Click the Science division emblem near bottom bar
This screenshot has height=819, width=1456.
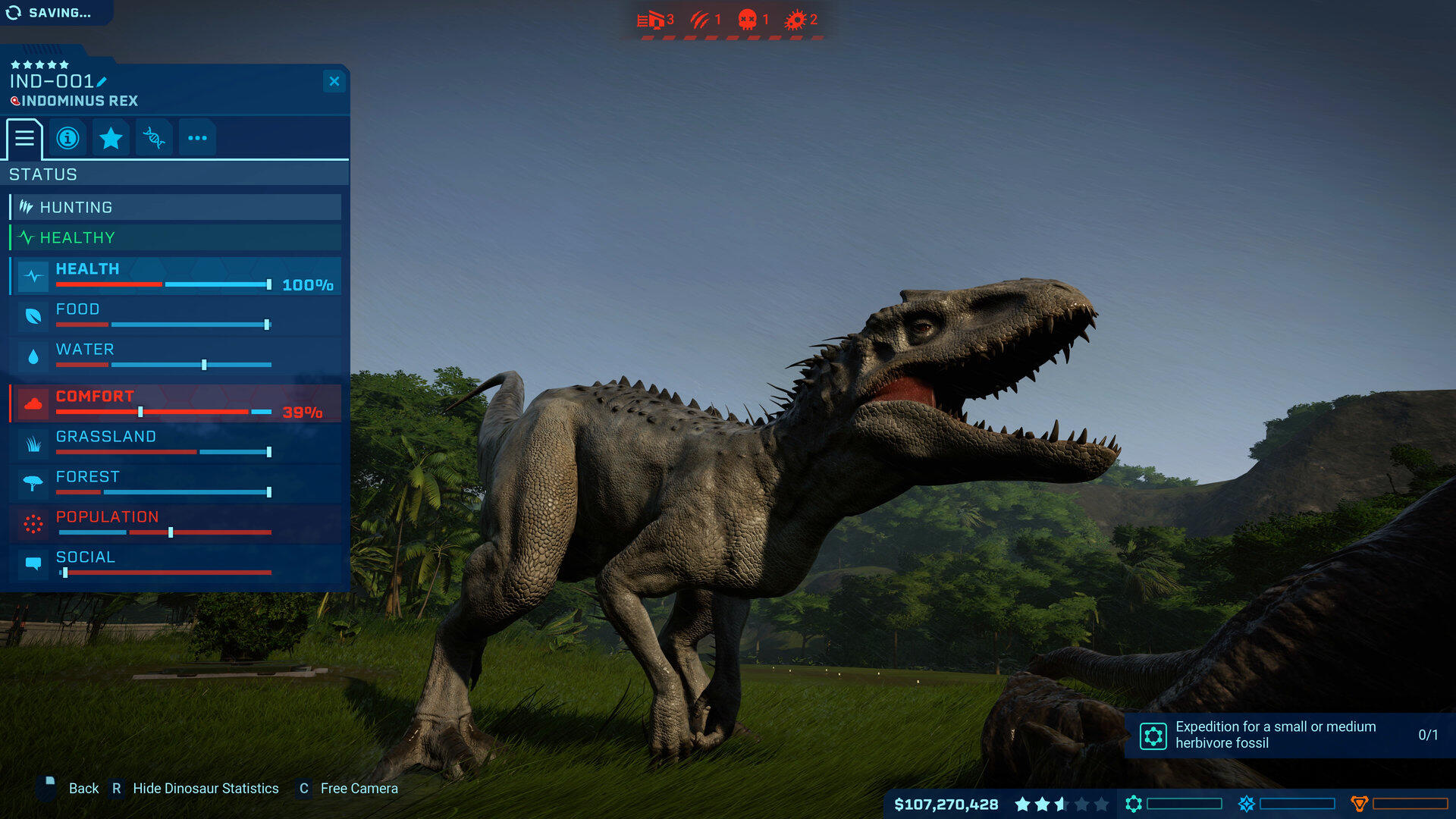(1134, 805)
